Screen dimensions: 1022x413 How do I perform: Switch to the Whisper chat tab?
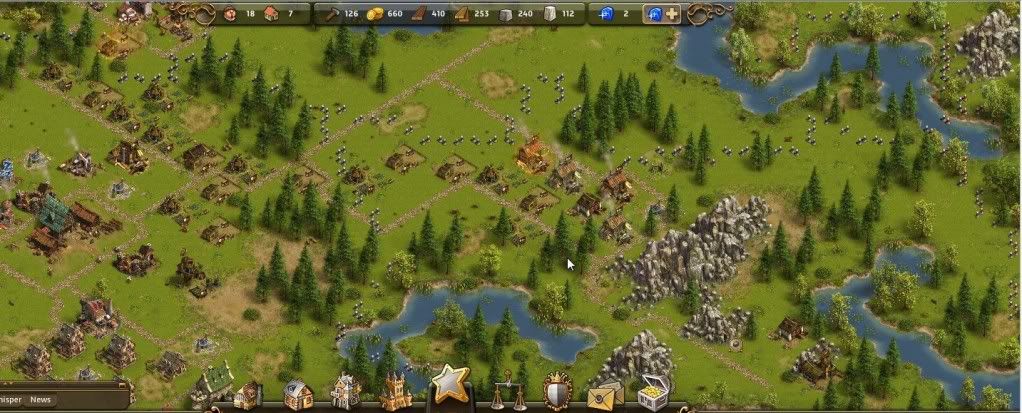11,400
